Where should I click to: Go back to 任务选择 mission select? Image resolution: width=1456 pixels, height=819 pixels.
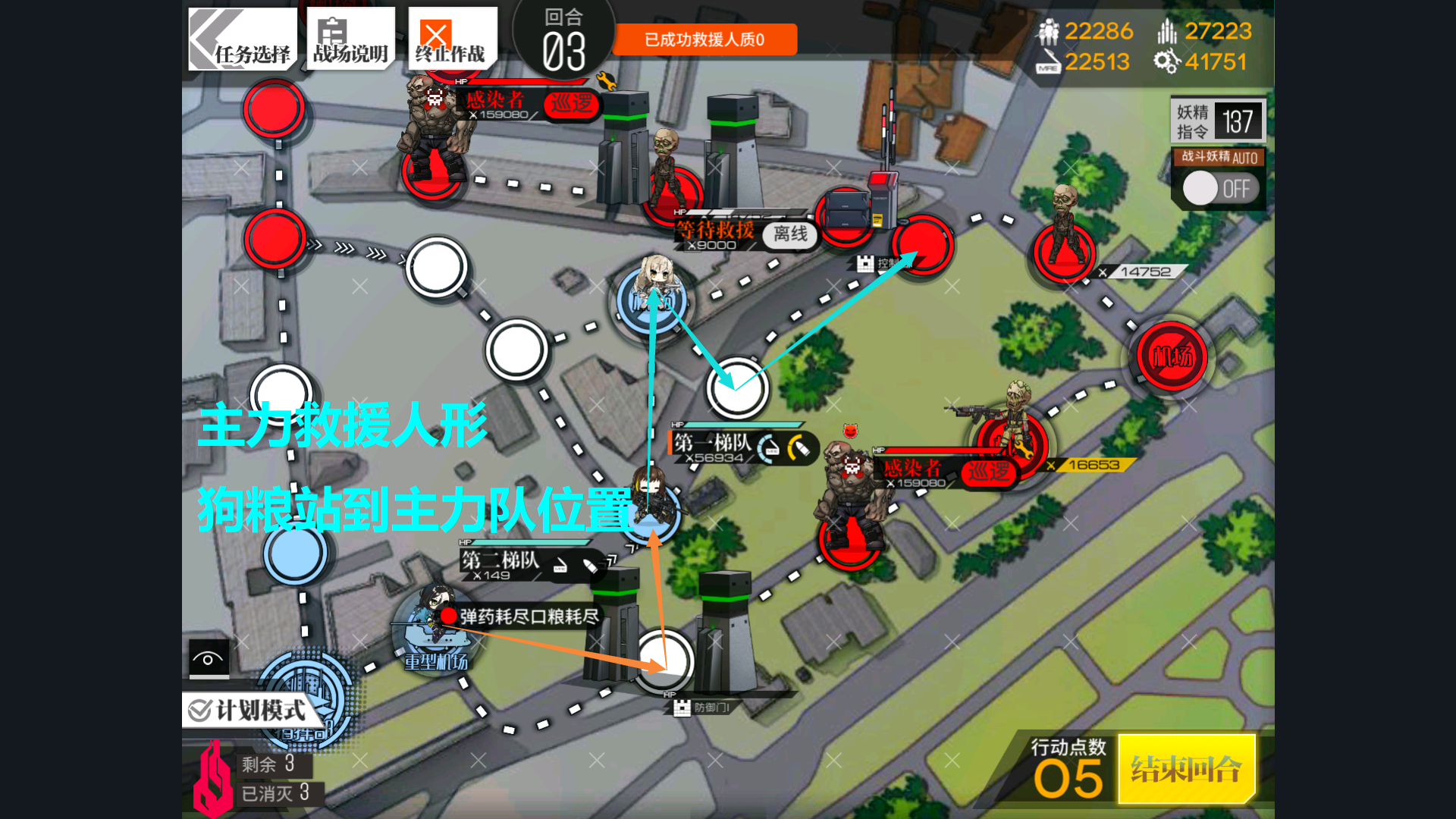pyautogui.click(x=242, y=39)
